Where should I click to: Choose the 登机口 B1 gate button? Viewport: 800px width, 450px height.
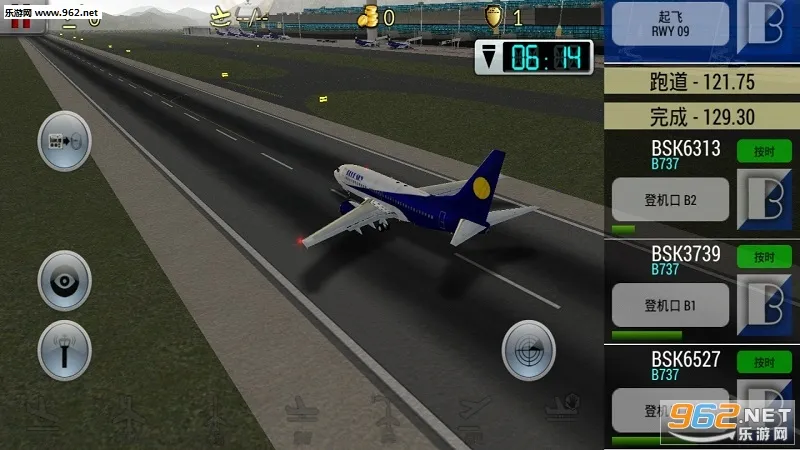pos(670,304)
